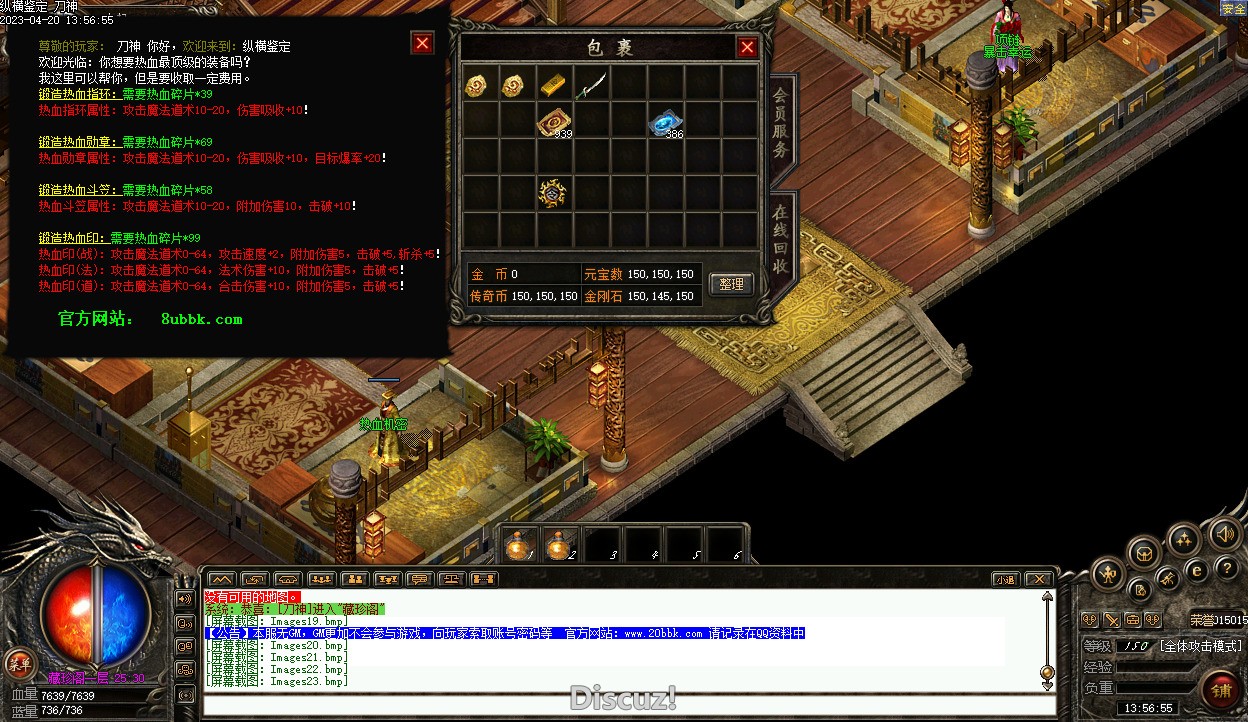Viewport: 1248px width, 722px height.
Task: Choose the 锻造热血勋章 option
Action: (78, 142)
